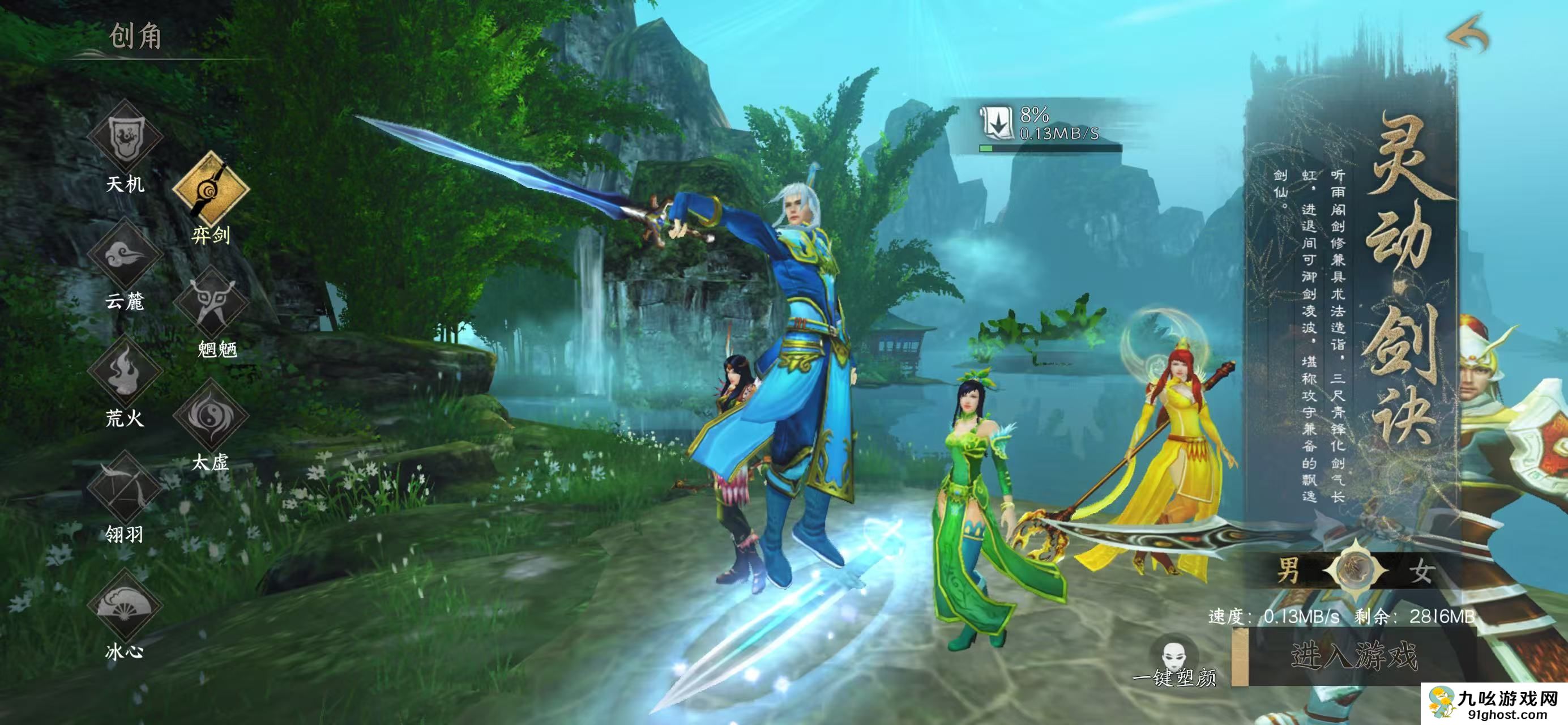Select the 云麓 class icon

(125, 254)
